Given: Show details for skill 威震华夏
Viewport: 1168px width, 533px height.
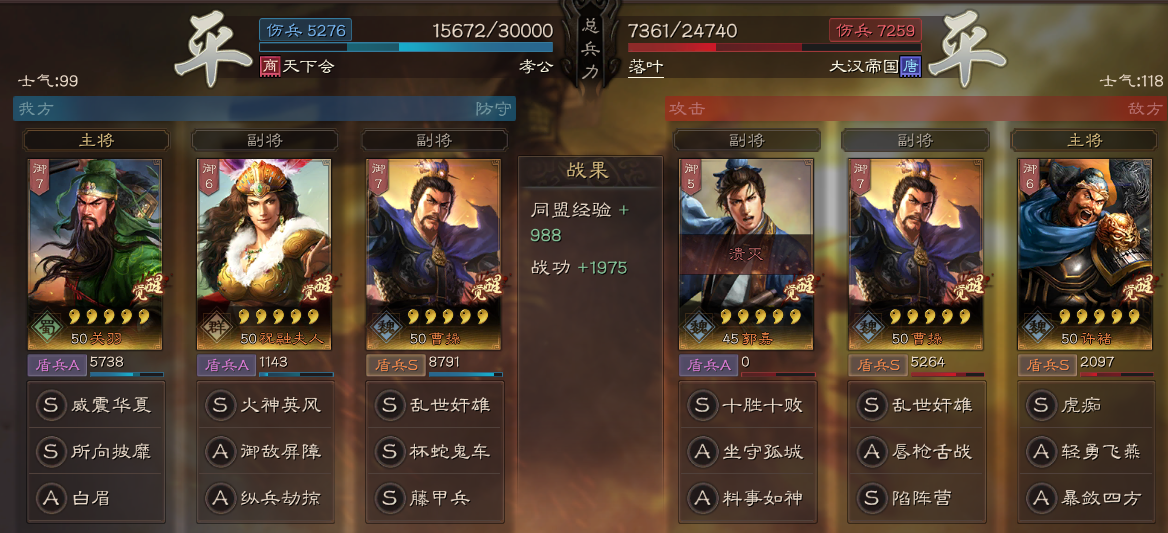Looking at the screenshot, I should 96,405.
